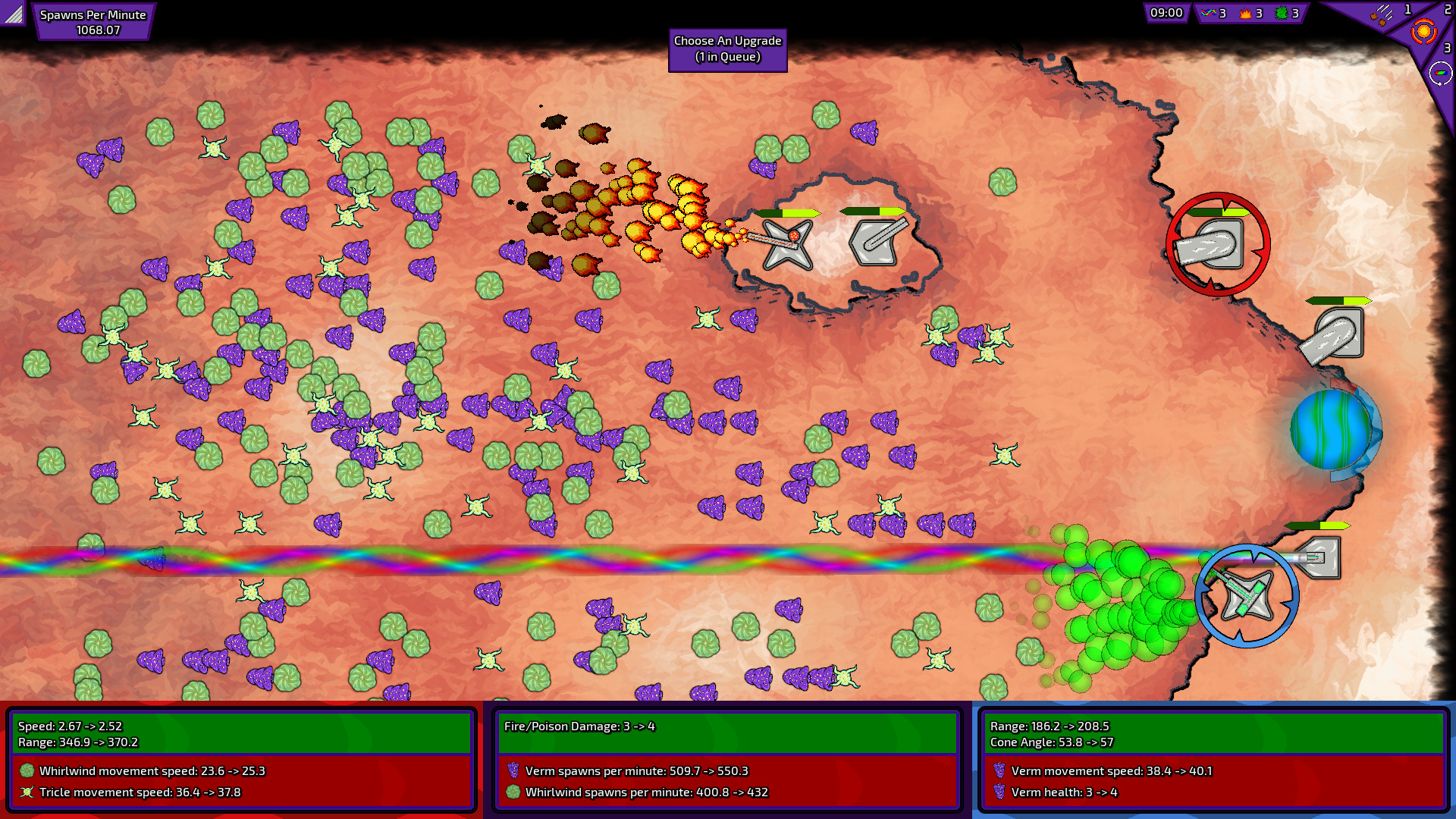Screen dimensions: 1456x819
Task: Activate the fireball ability labeled 2
Action: click(x=1423, y=32)
